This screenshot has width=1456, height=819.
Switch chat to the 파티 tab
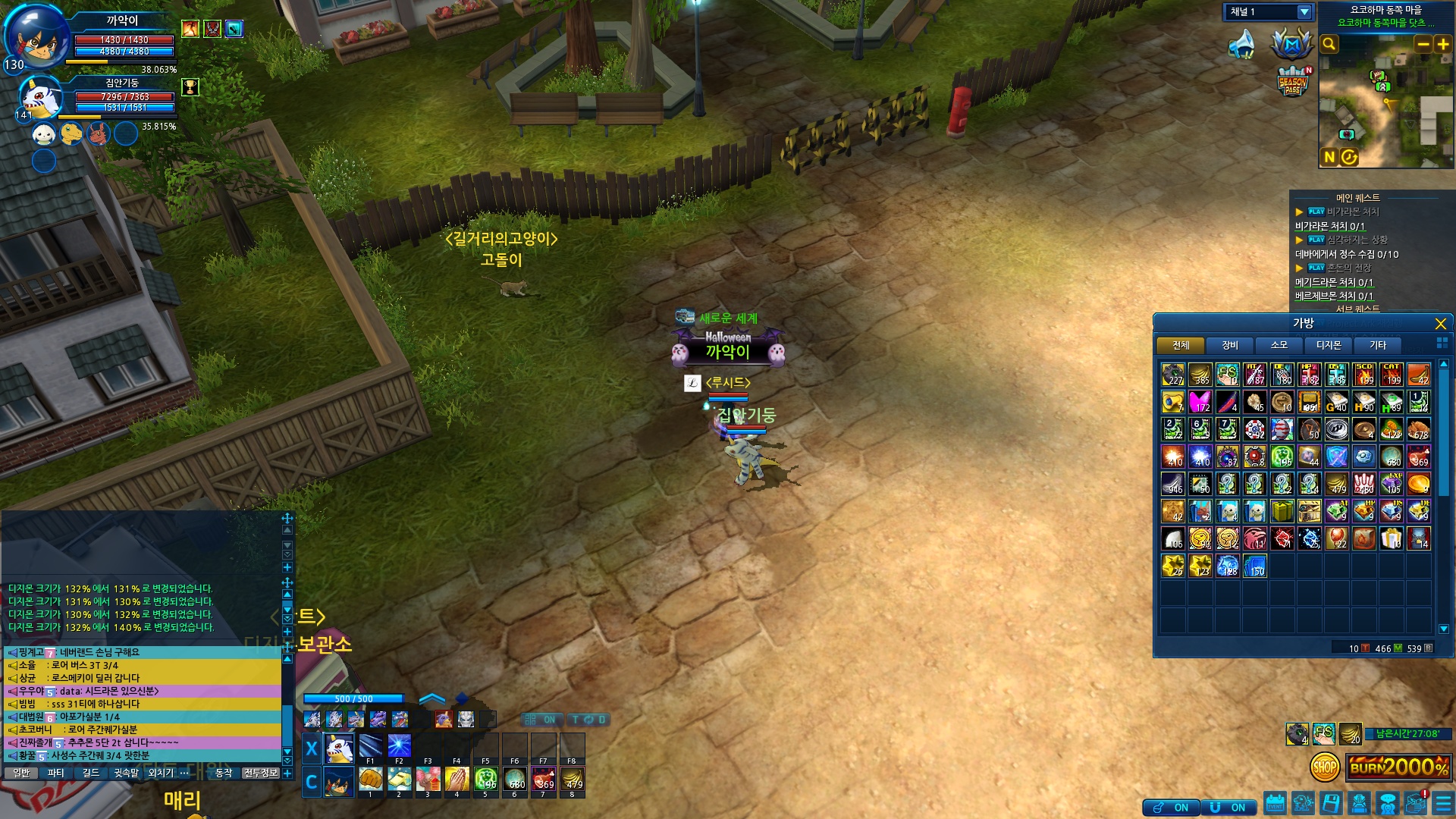[55, 773]
